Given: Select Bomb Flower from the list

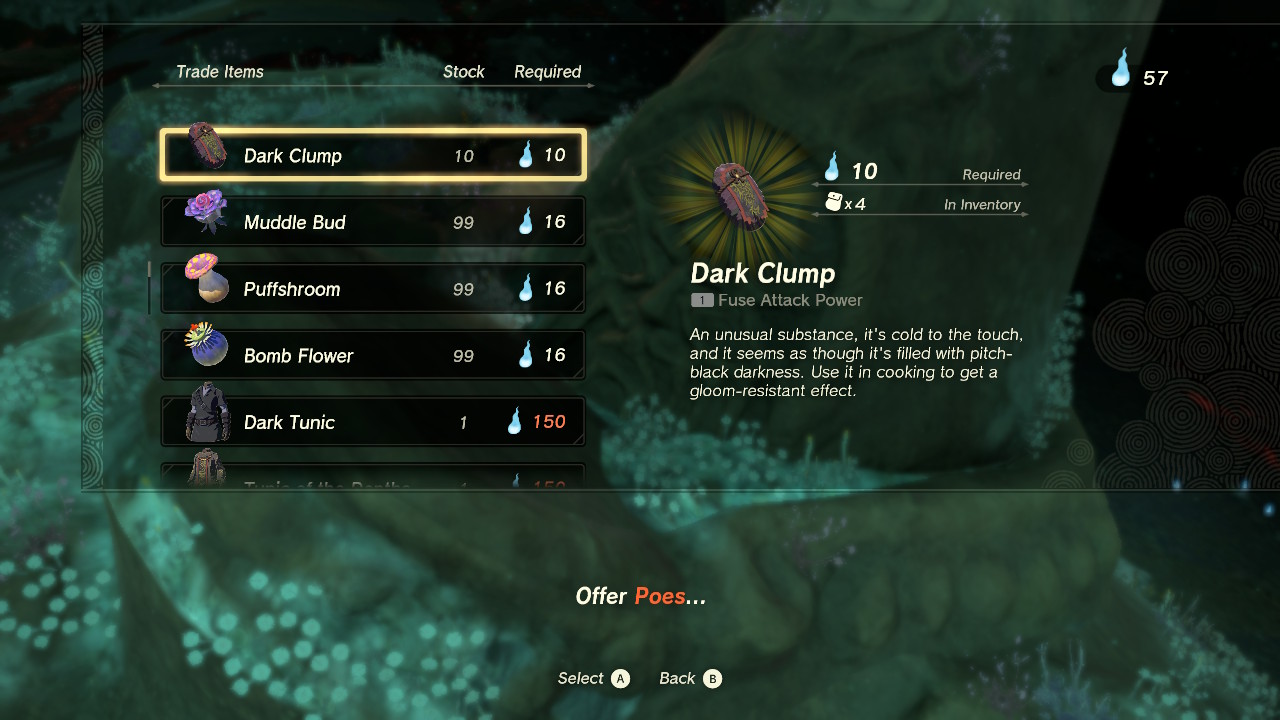Looking at the screenshot, I should [373, 355].
